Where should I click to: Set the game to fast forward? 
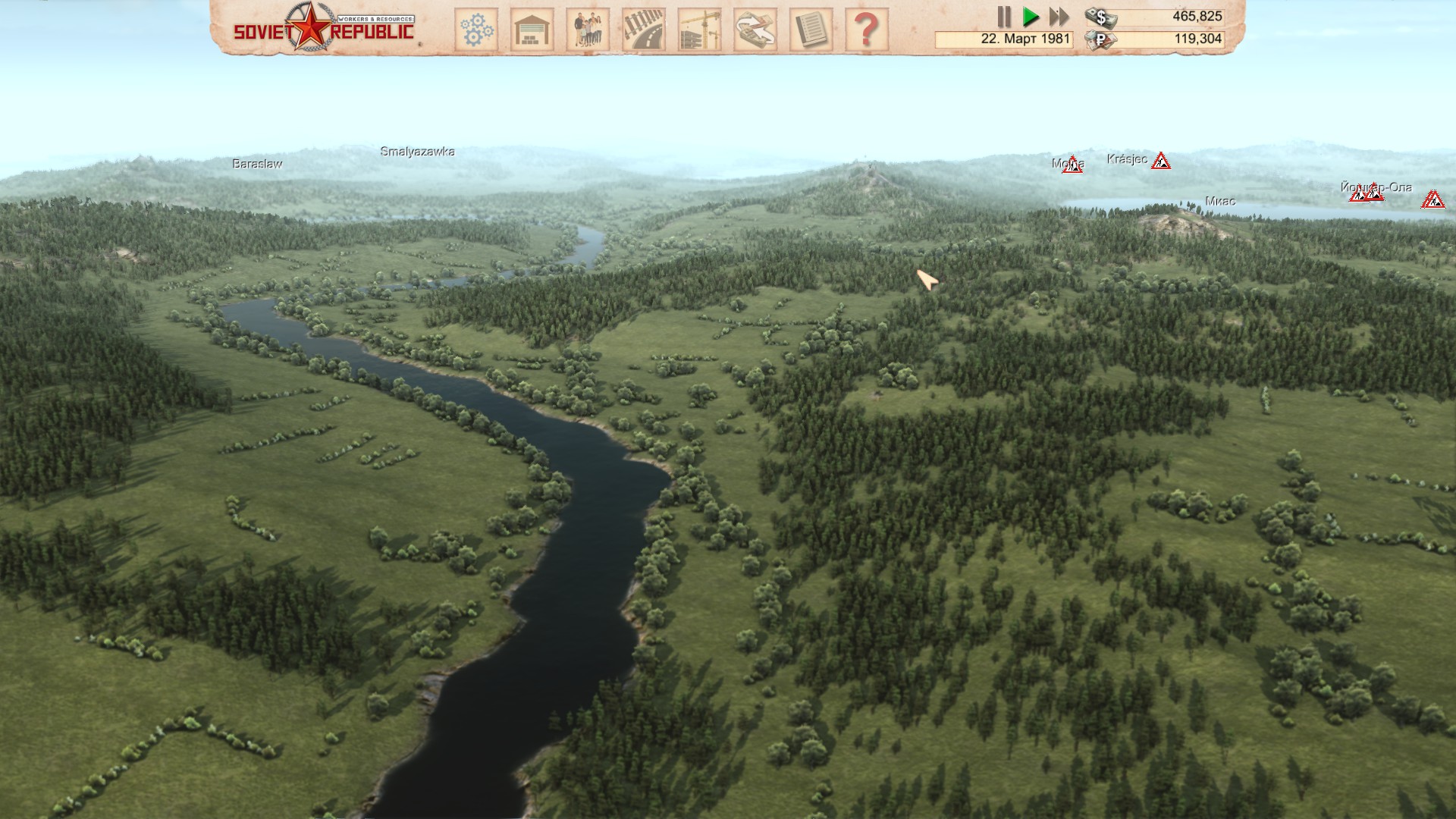(x=1059, y=17)
